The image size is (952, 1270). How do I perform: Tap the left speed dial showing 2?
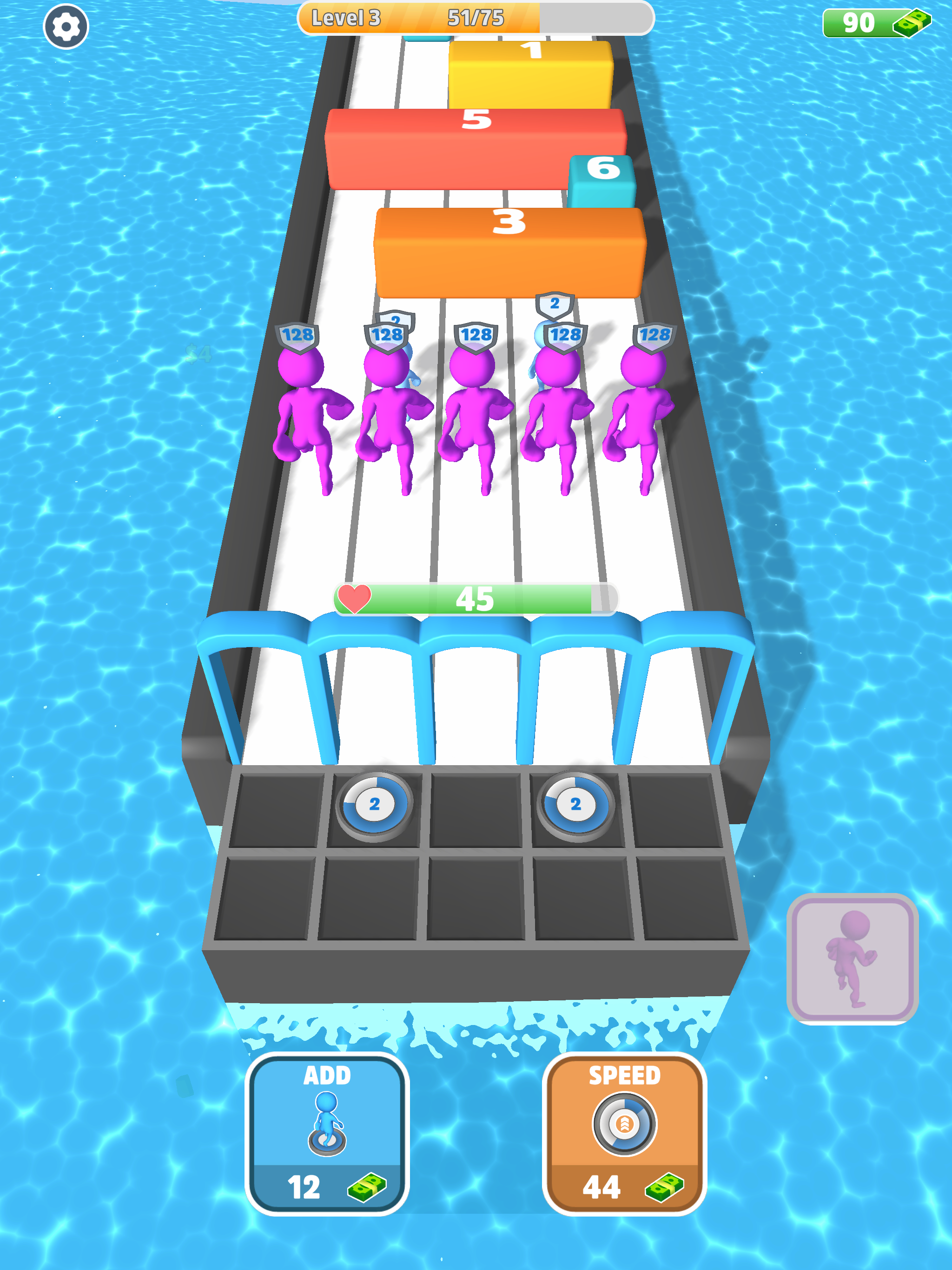pyautogui.click(x=375, y=805)
